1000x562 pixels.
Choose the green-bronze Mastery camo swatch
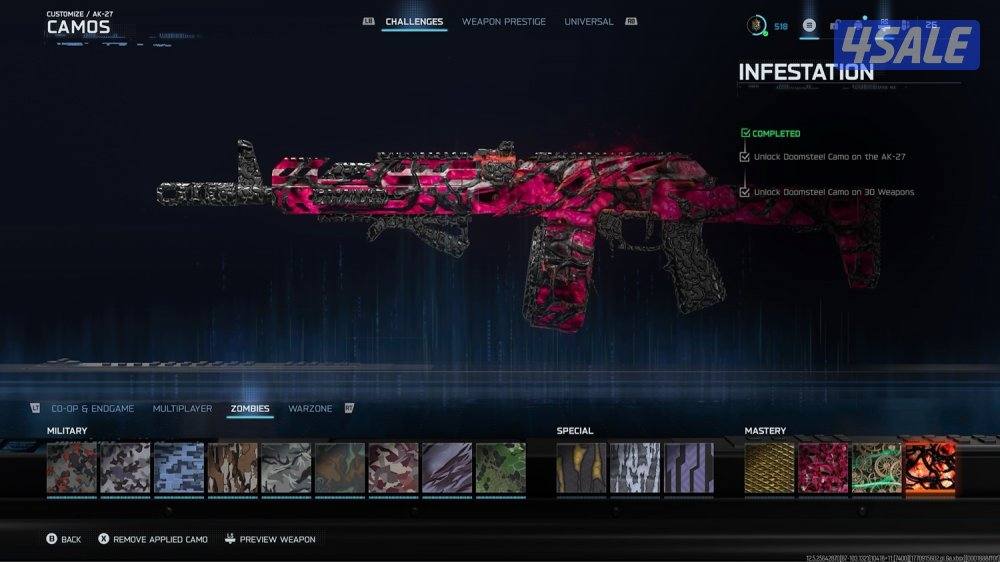pyautogui.click(x=876, y=468)
